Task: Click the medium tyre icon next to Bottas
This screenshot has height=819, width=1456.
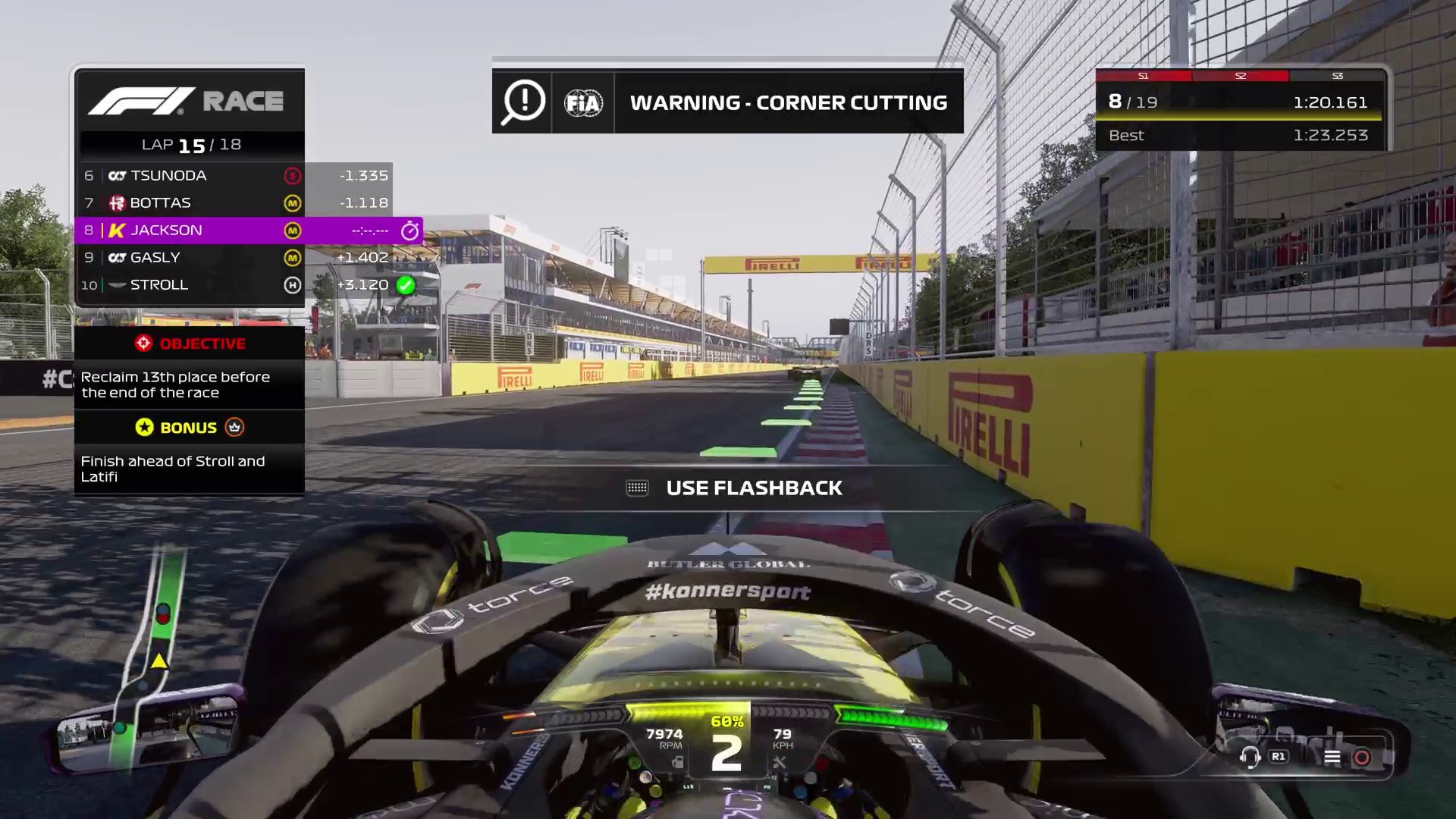Action: 292,202
